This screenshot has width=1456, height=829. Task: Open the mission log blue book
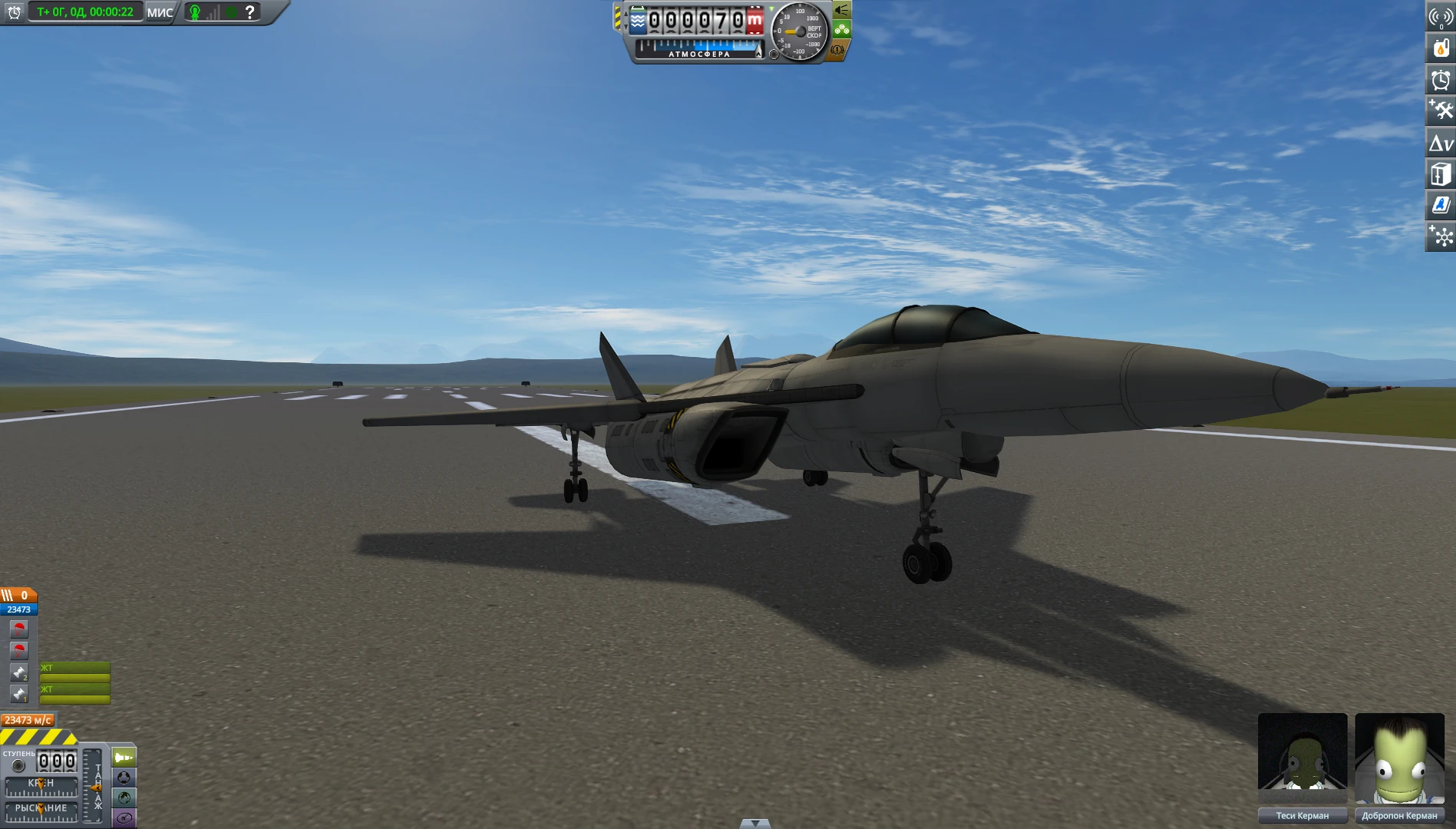(1441, 205)
